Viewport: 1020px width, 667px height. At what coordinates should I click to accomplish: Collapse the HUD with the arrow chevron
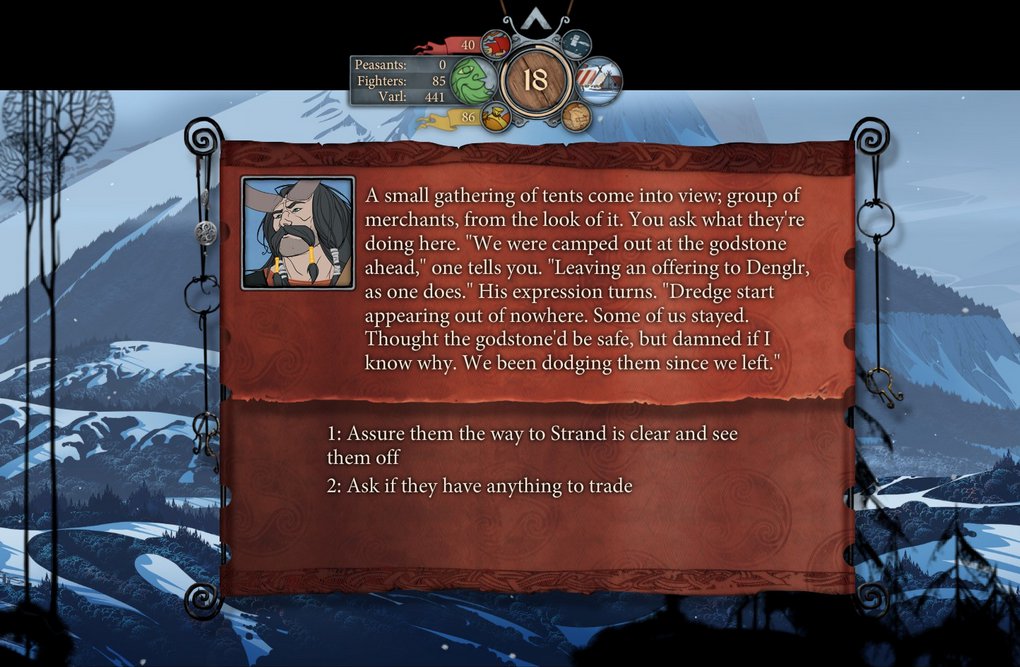(537, 19)
